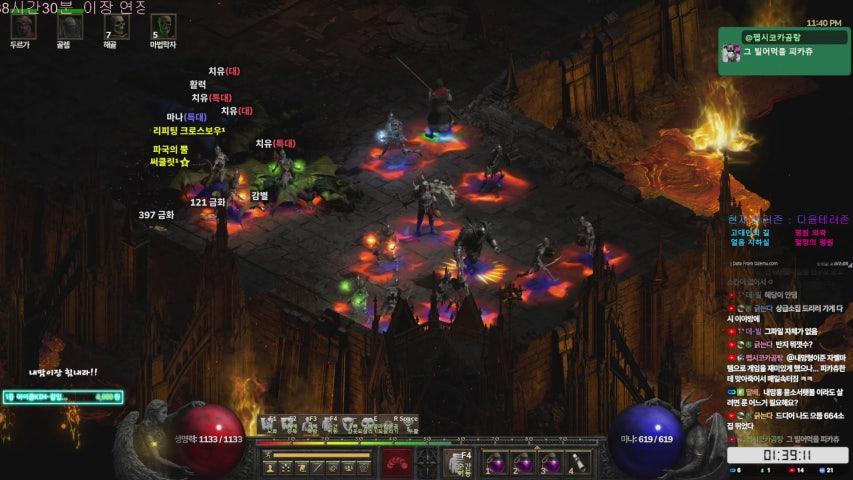Drink the purple potion in belt slot 2
Image resolution: width=853 pixels, height=480 pixels.
point(522,464)
